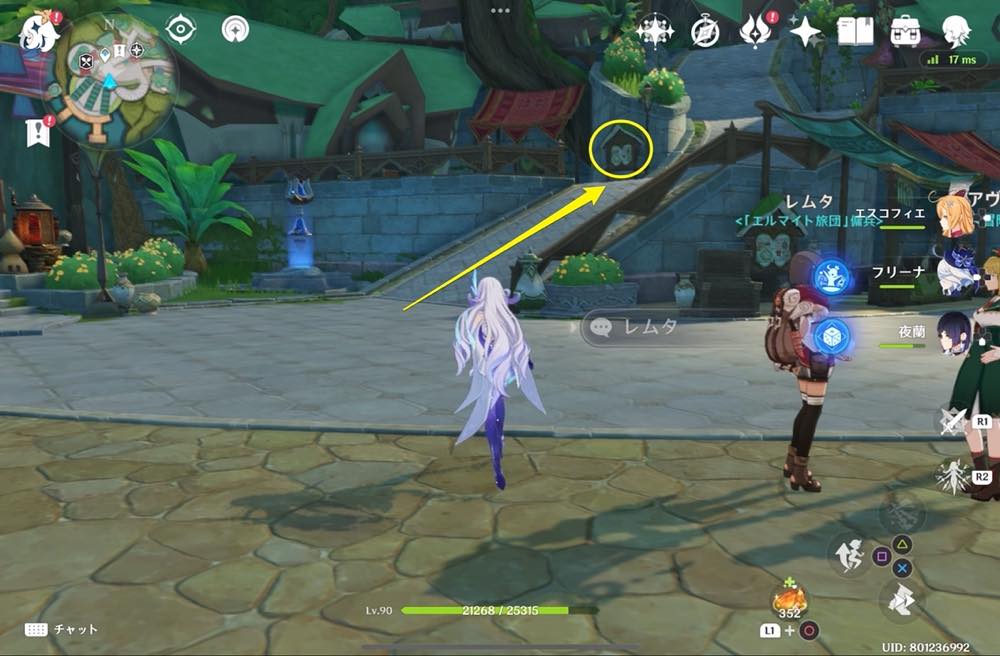Open the blue figure icon above dice
The height and width of the screenshot is (656, 1000).
point(831,277)
